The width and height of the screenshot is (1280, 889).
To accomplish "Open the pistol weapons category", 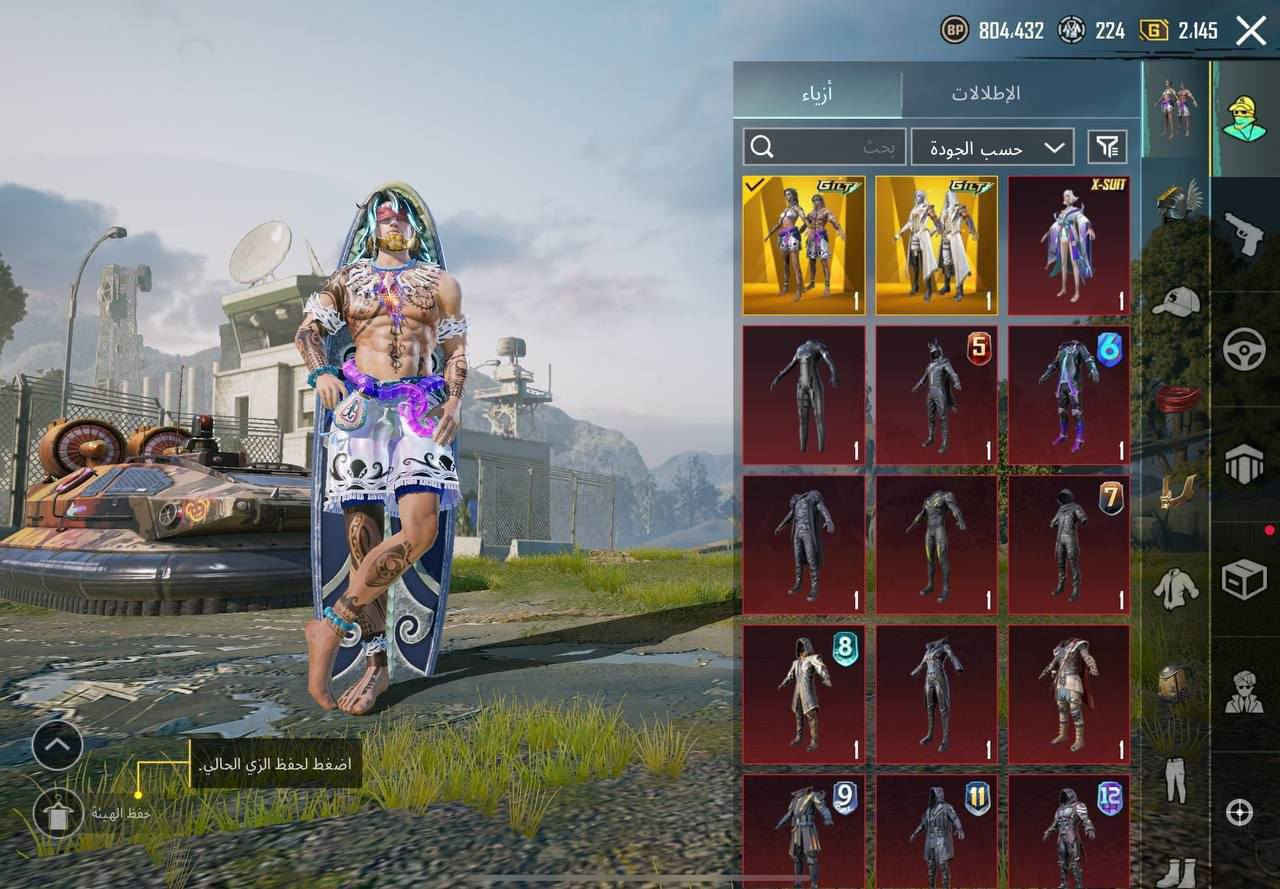I will [x=1244, y=234].
